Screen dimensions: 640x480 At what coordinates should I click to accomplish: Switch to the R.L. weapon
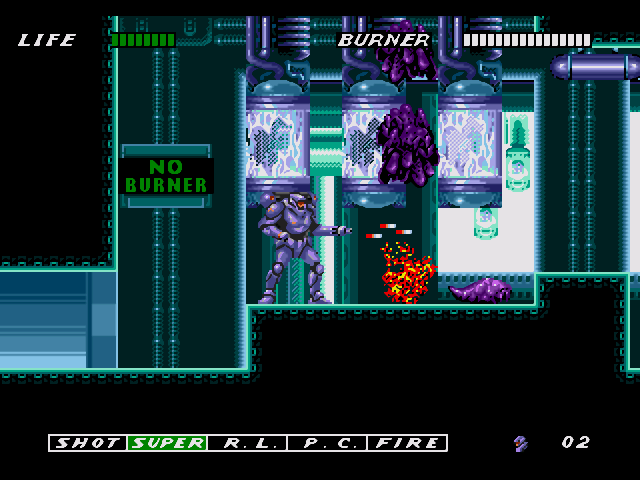pyautogui.click(x=247, y=442)
